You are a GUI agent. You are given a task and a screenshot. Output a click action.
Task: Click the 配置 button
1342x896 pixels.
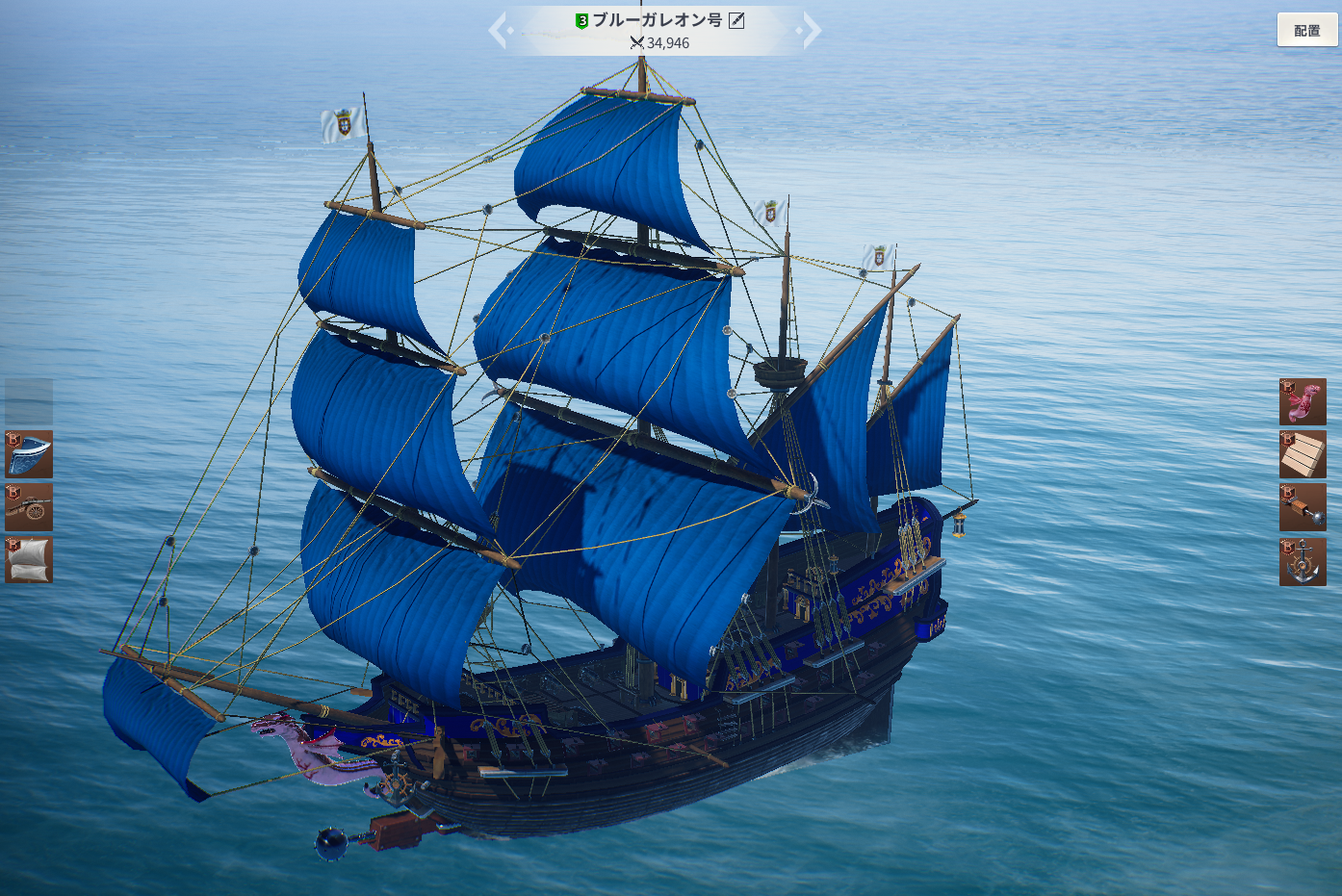pyautogui.click(x=1306, y=30)
